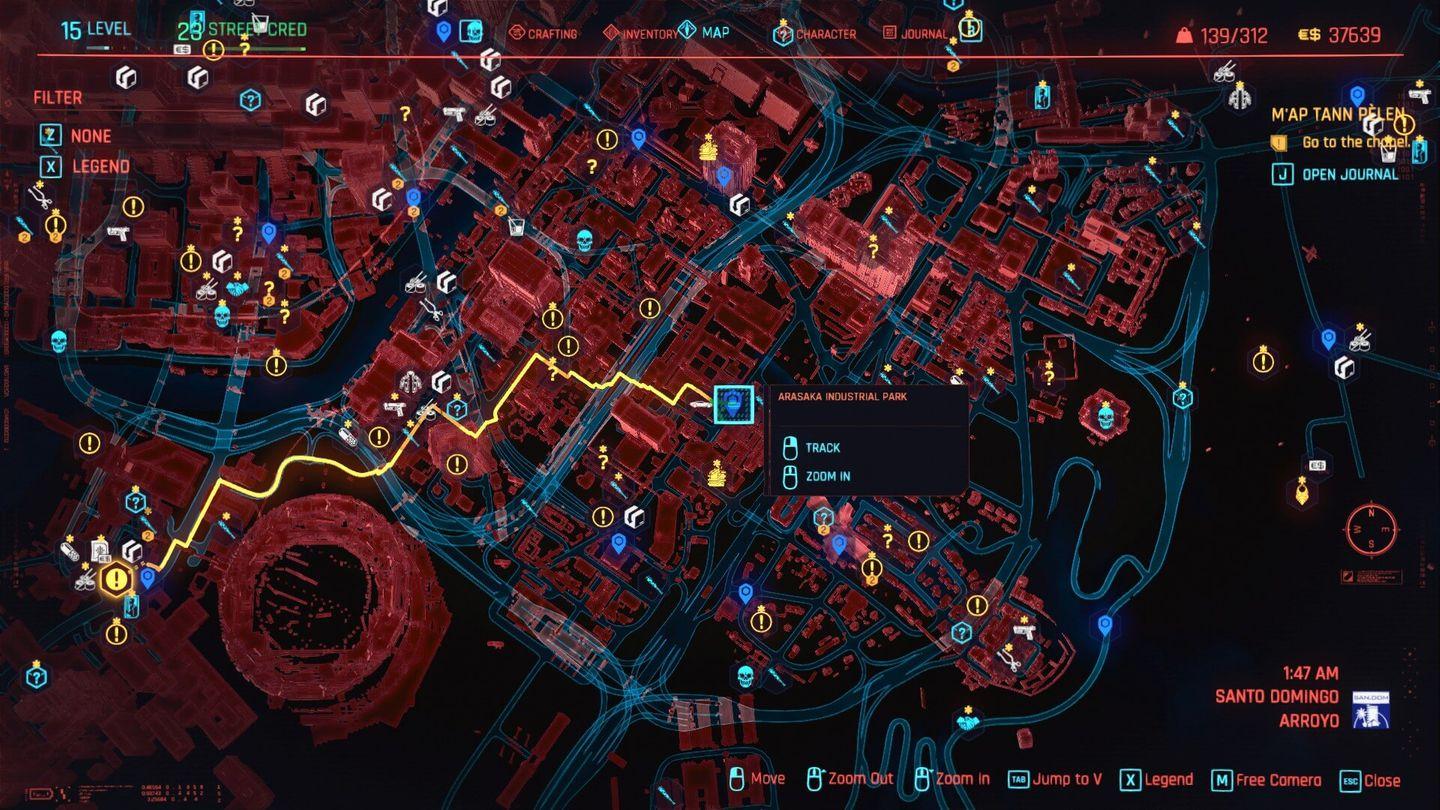This screenshot has width=1440, height=810.
Task: Click the Open Journal shortcut
Action: [1350, 173]
